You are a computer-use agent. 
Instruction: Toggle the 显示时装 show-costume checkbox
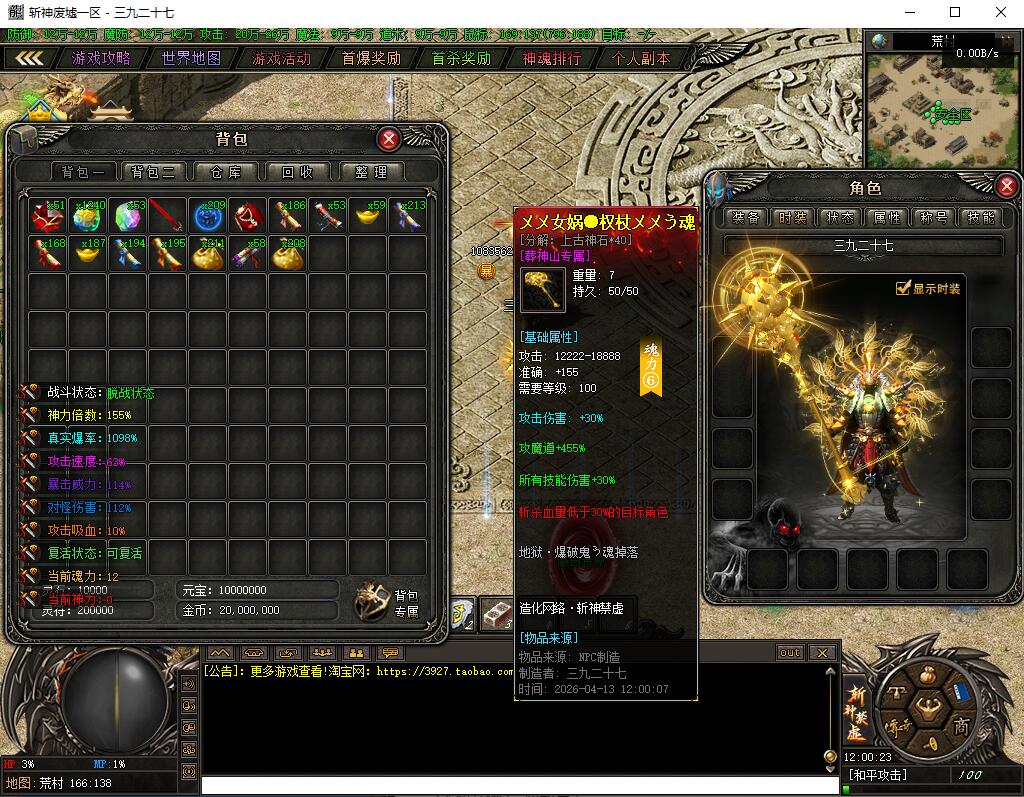coord(903,289)
